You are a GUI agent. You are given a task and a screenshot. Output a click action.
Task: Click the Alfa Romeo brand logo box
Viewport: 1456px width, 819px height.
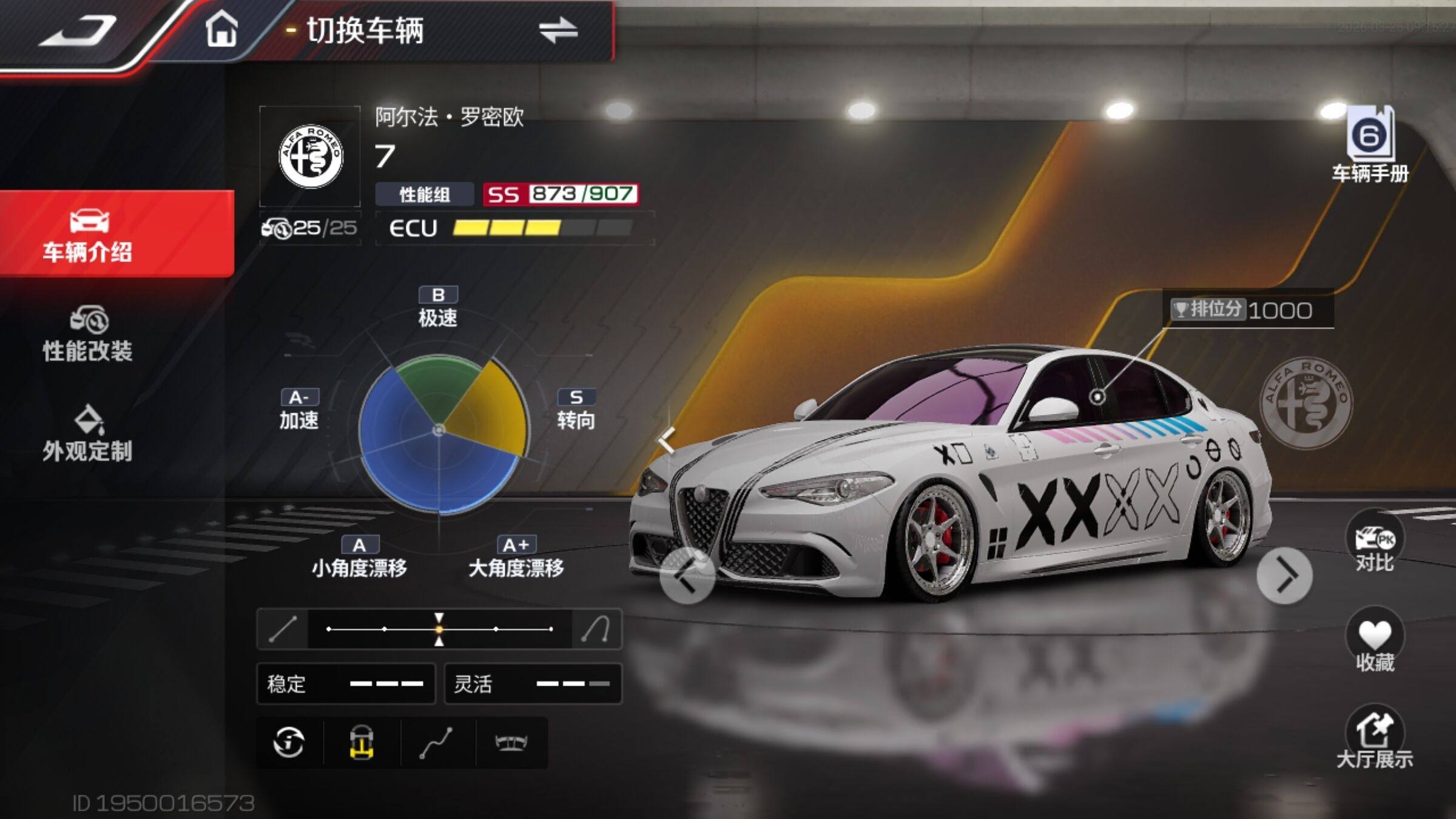click(x=310, y=157)
